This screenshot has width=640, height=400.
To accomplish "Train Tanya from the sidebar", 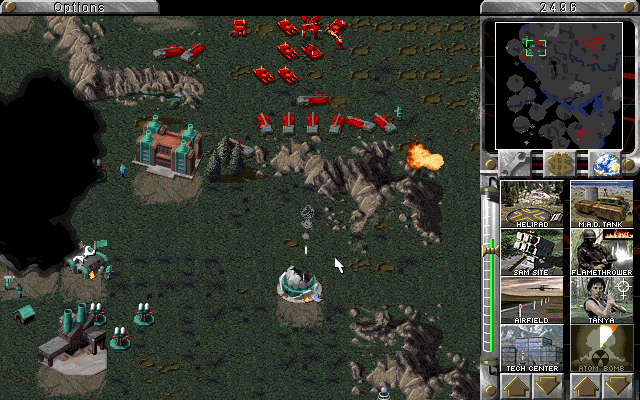I will pyautogui.click(x=602, y=299).
